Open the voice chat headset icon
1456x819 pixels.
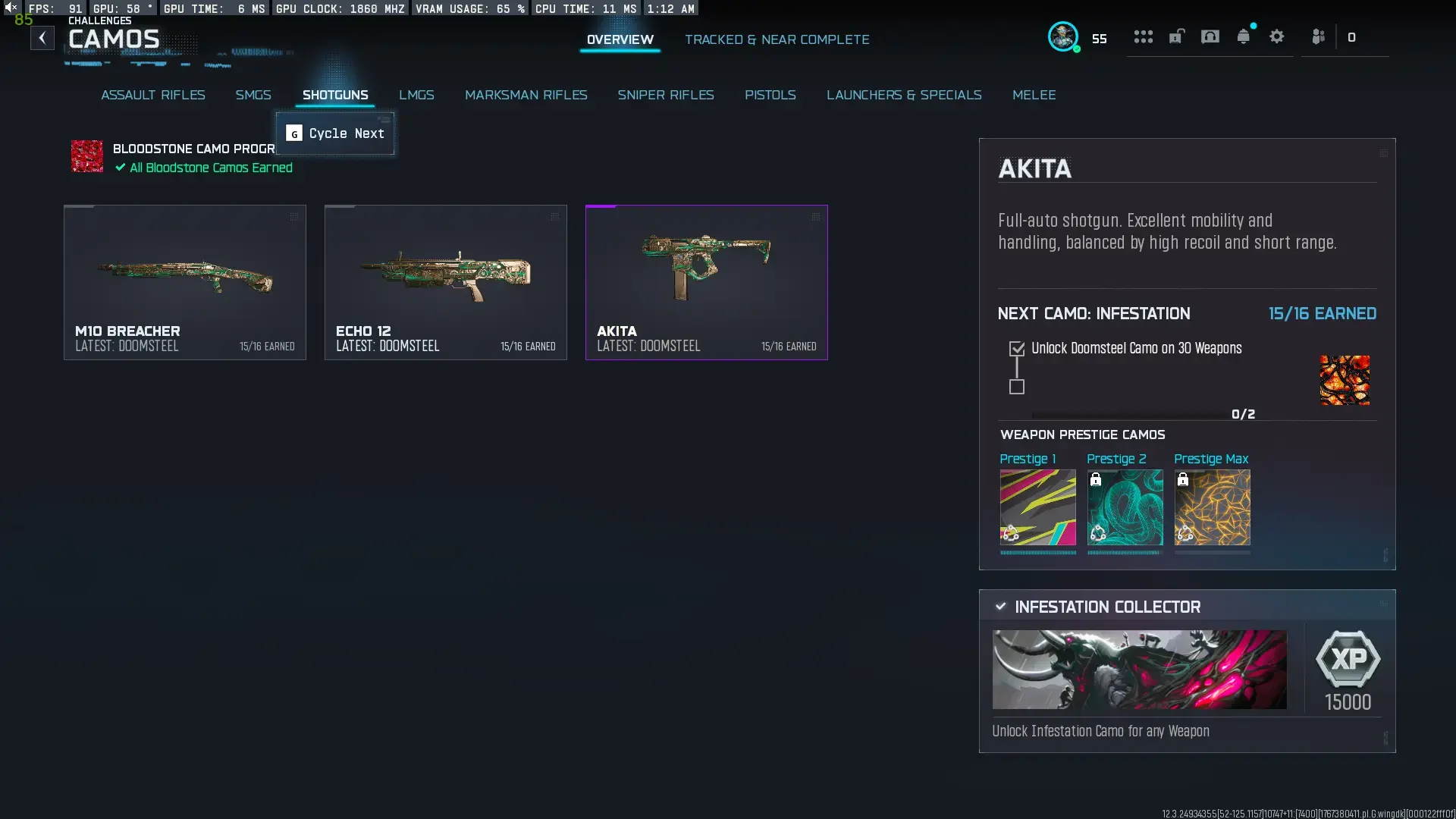click(x=1210, y=36)
